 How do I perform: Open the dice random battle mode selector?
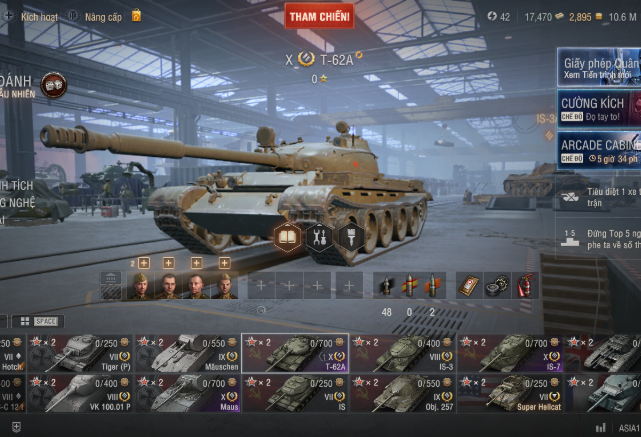54,85
